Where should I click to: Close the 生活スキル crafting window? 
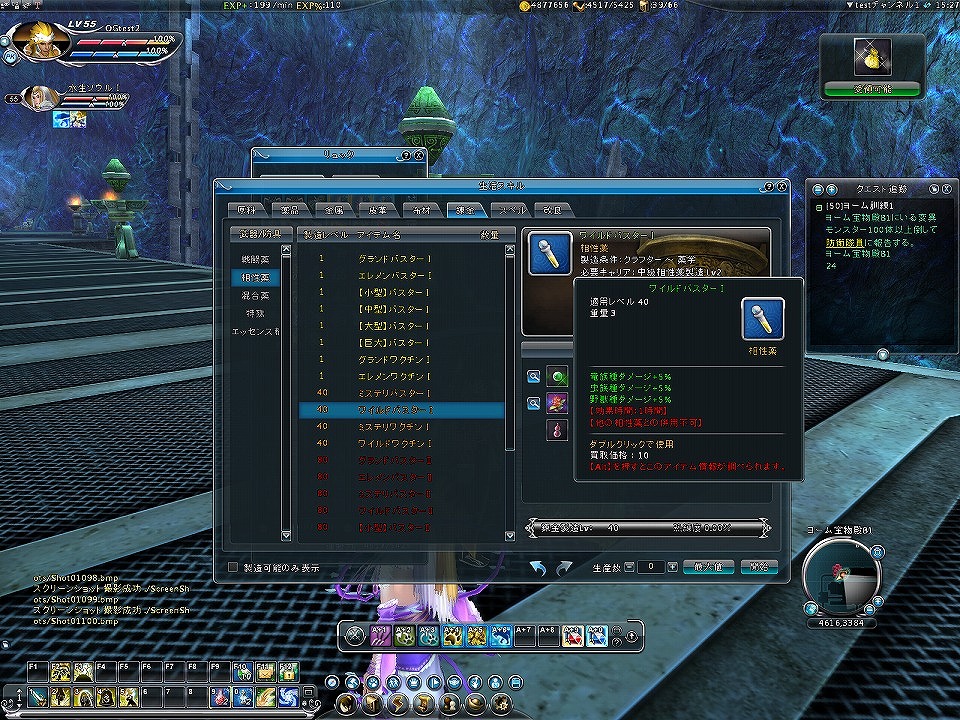pyautogui.click(x=781, y=187)
